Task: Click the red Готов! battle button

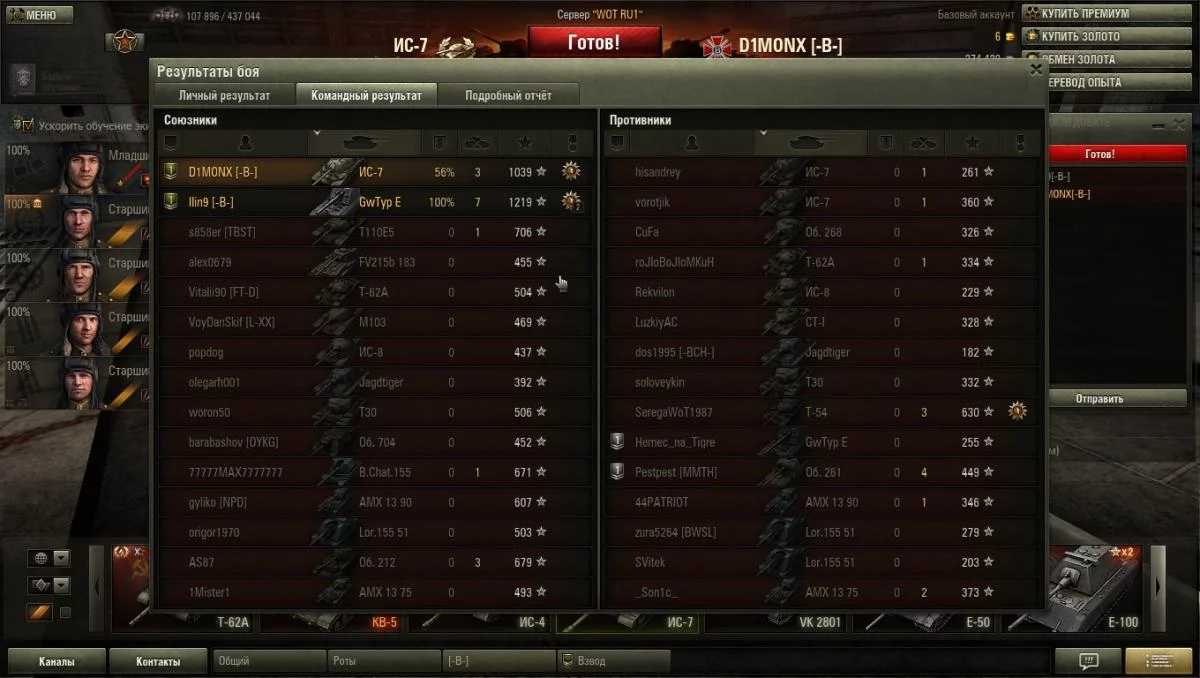Action: click(594, 43)
